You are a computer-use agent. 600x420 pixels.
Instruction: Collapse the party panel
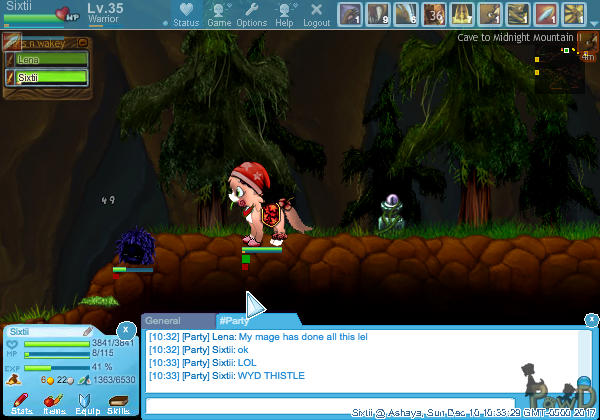pyautogui.click(x=82, y=43)
